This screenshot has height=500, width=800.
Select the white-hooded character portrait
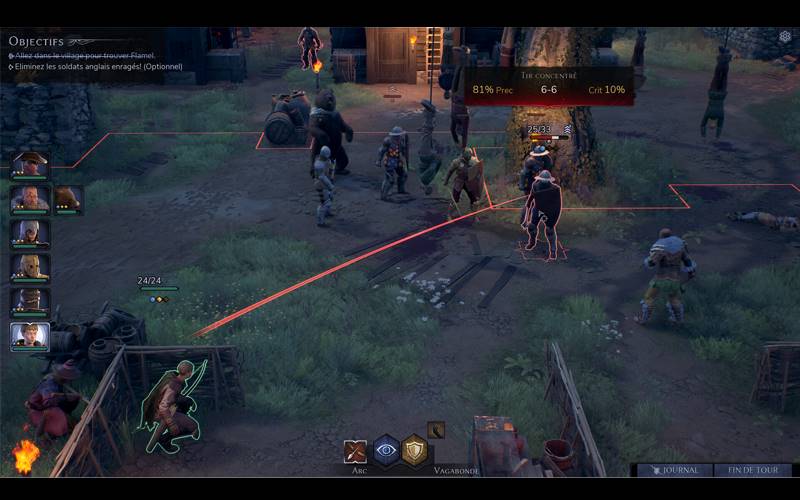point(29,233)
